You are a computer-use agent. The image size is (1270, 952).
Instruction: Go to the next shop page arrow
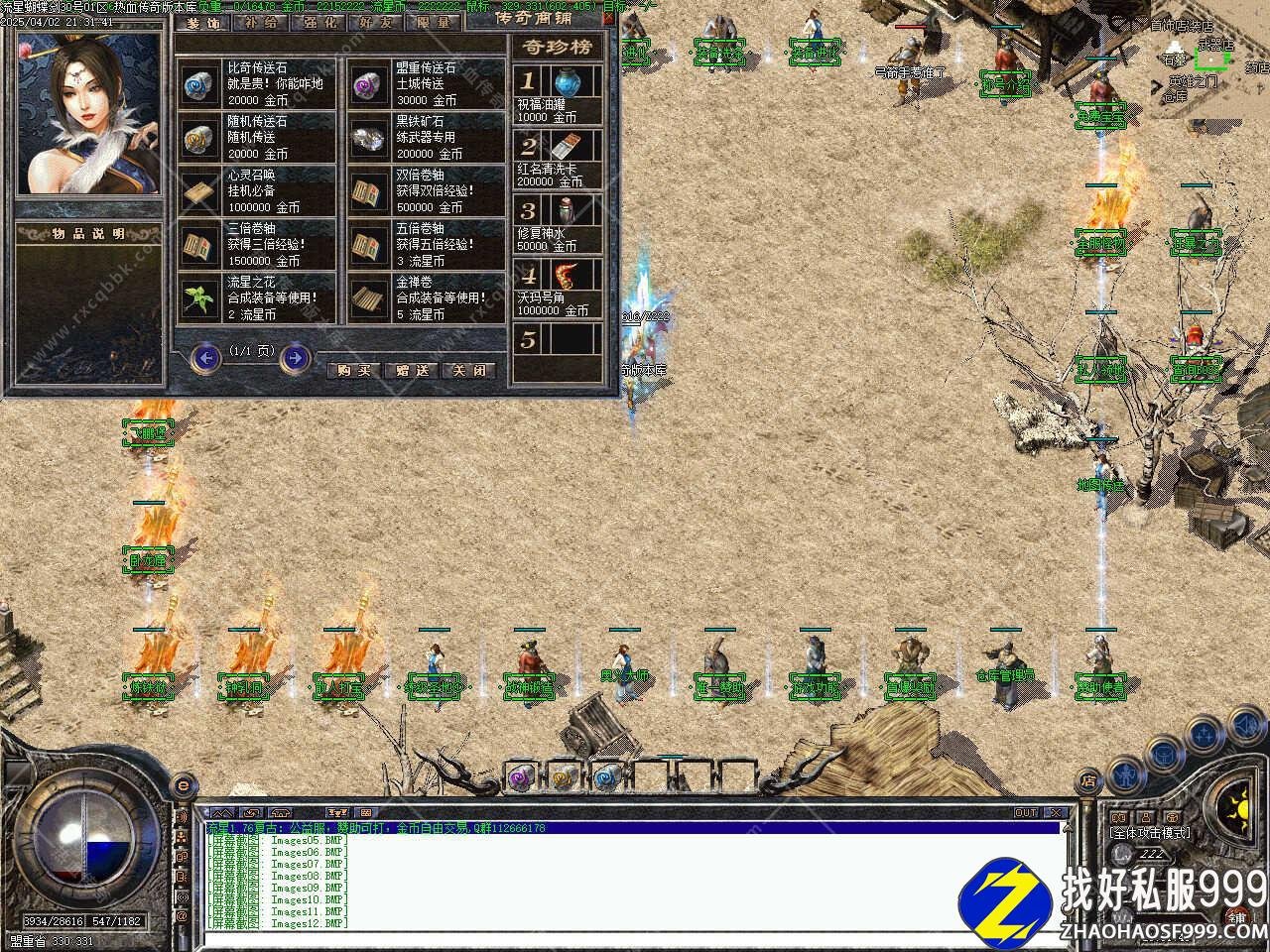pyautogui.click(x=295, y=357)
